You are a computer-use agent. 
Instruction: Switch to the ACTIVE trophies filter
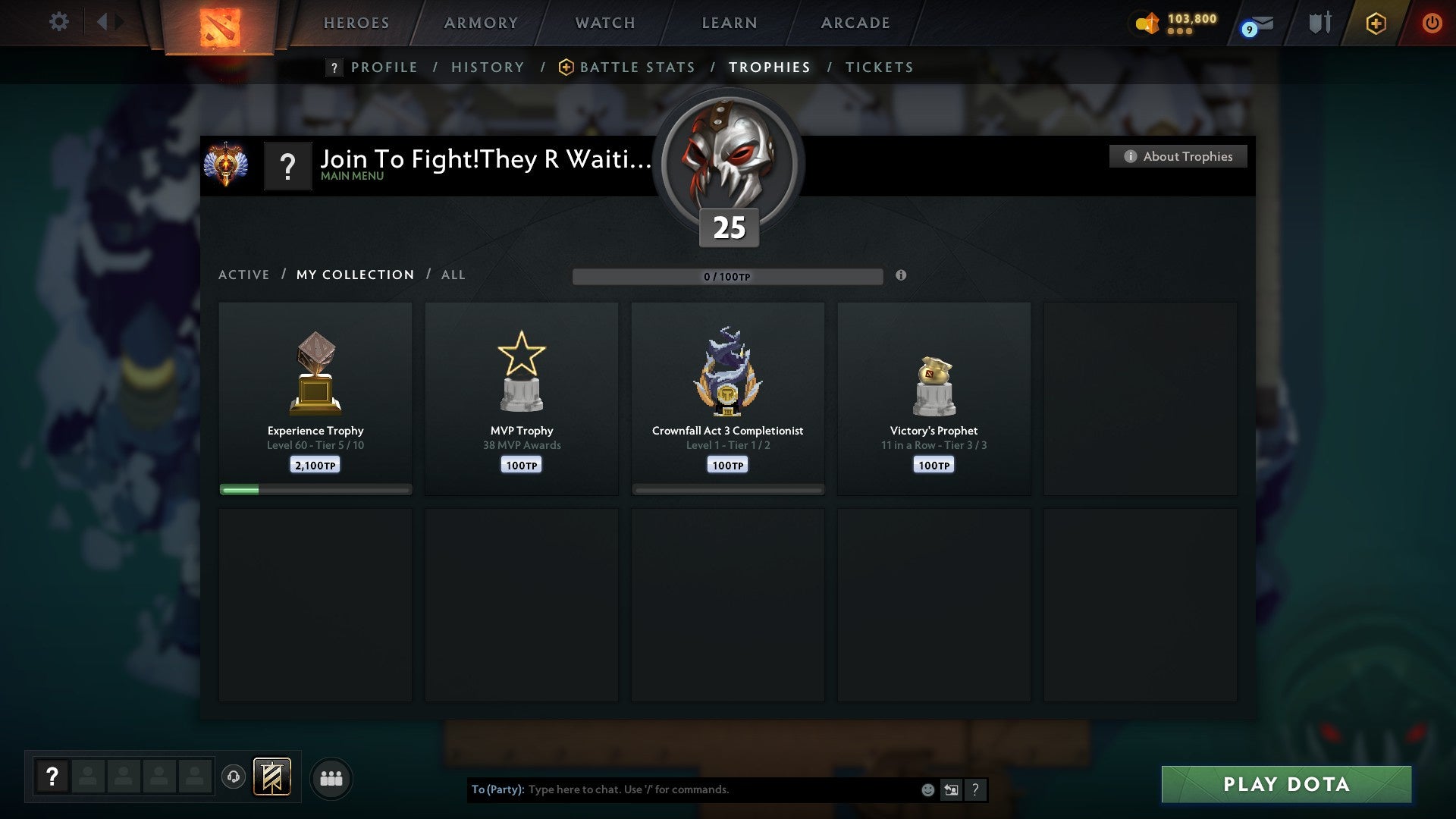[244, 275]
